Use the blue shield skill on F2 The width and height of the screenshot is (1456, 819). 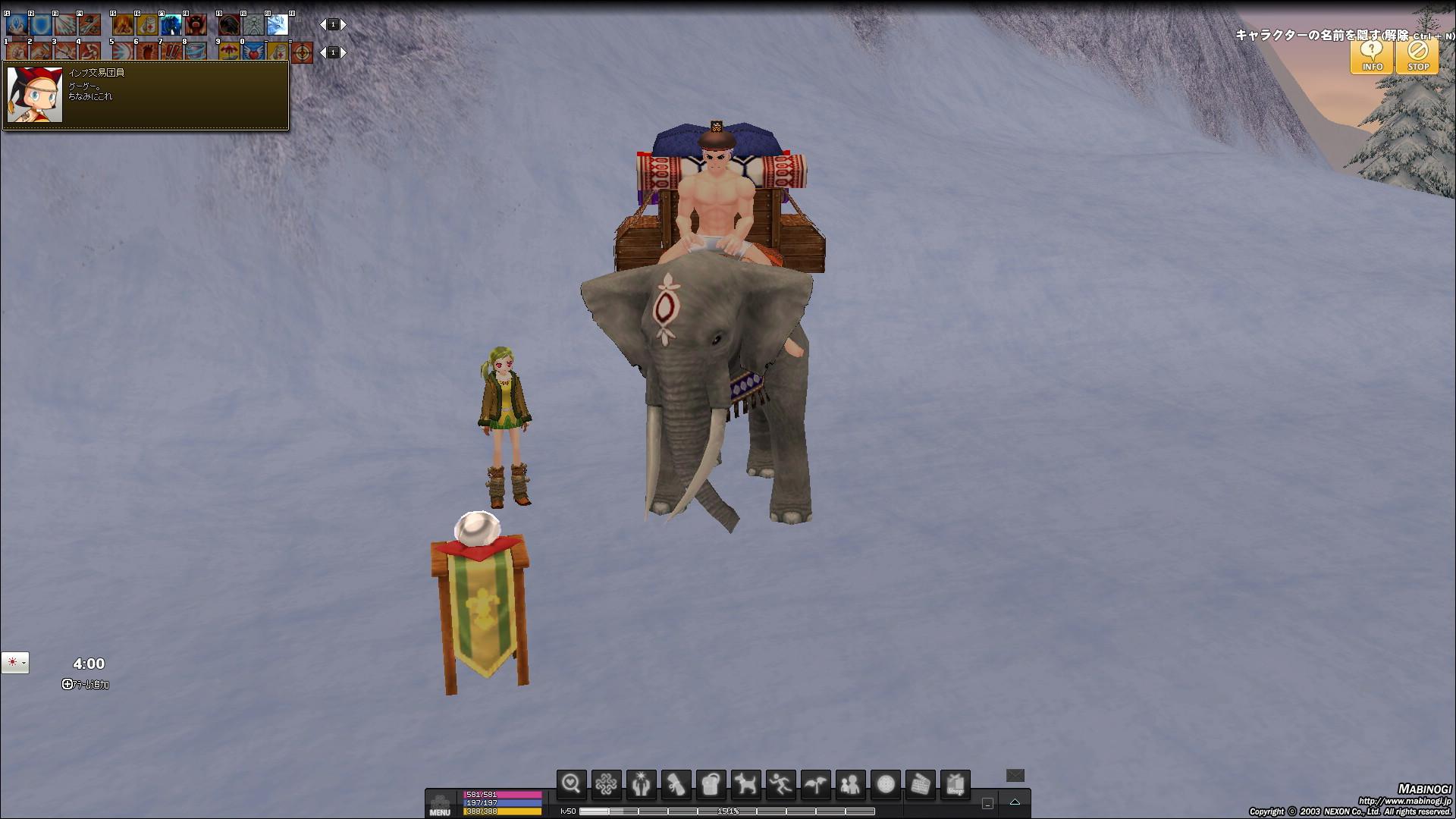click(41, 25)
